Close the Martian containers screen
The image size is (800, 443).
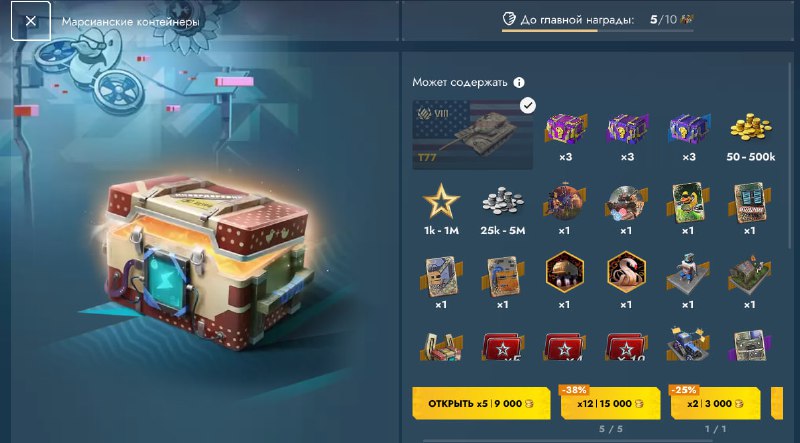coord(31,21)
